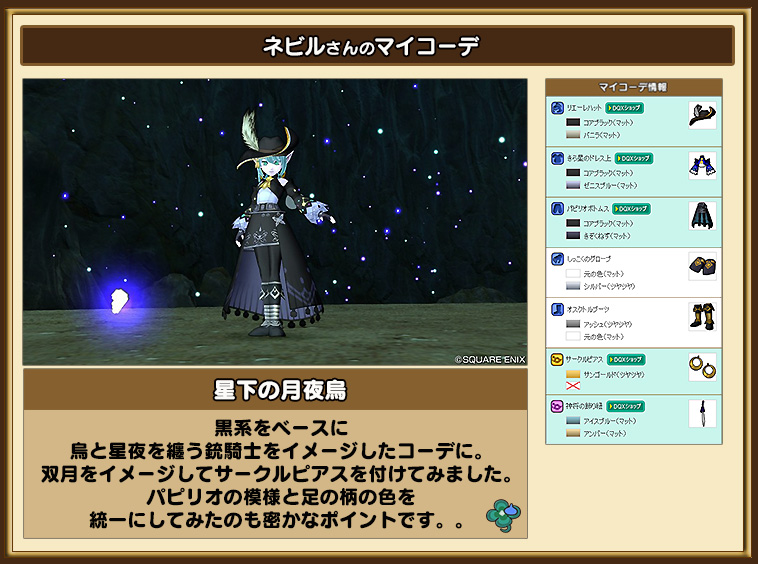Click the four-leaf clover like icon
This screenshot has height=564, width=758.
500,512
